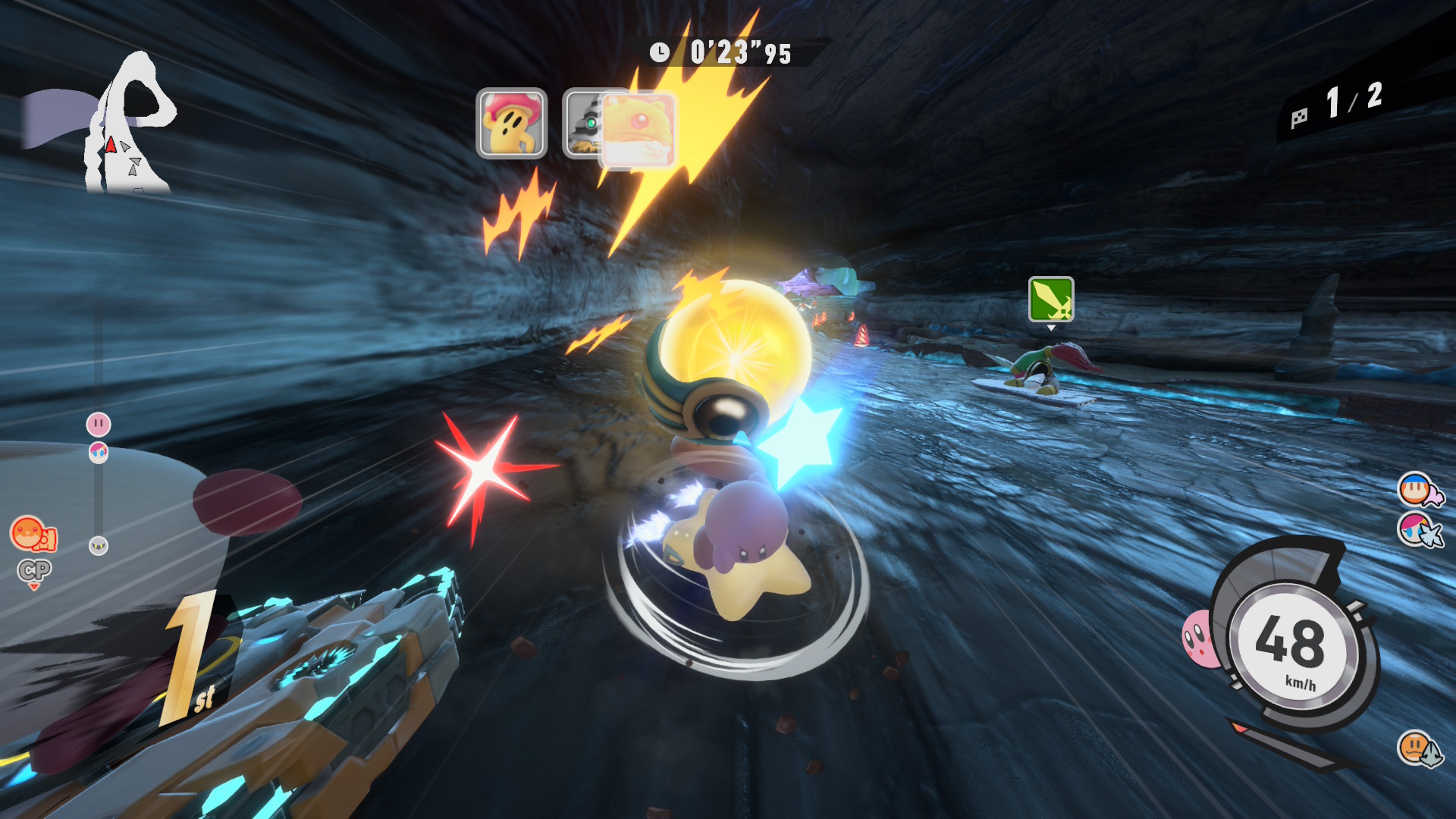Click the grey racer progress marker
The width and height of the screenshot is (1456, 819).
[99, 545]
